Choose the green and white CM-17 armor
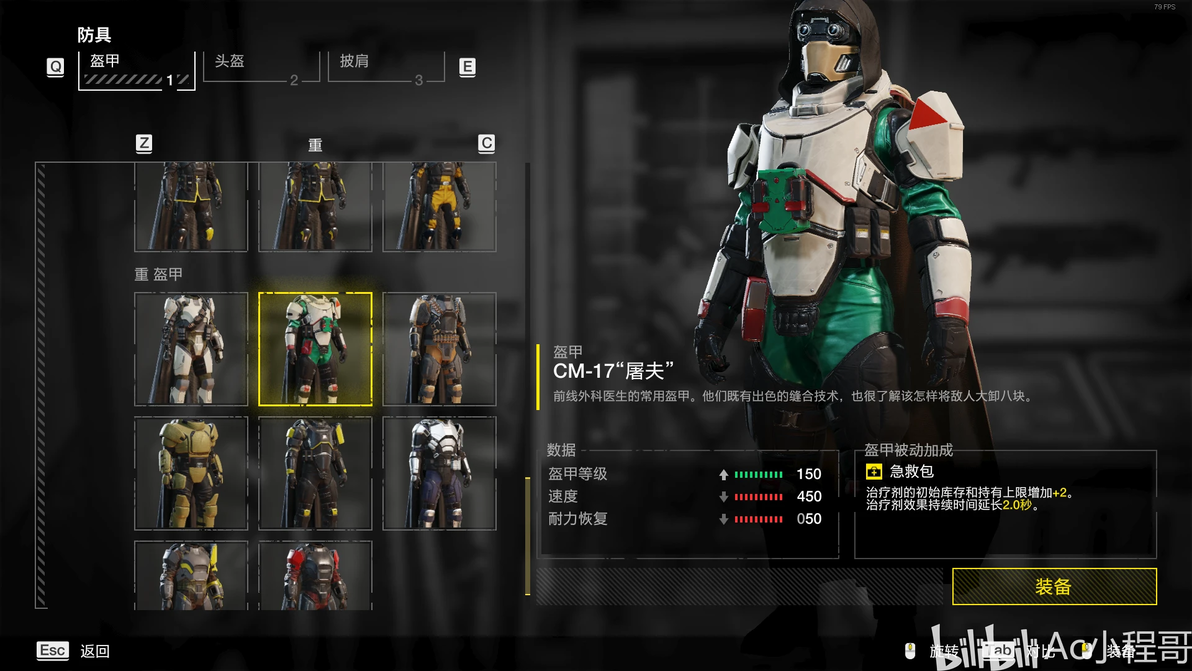The image size is (1192, 671). [315, 349]
